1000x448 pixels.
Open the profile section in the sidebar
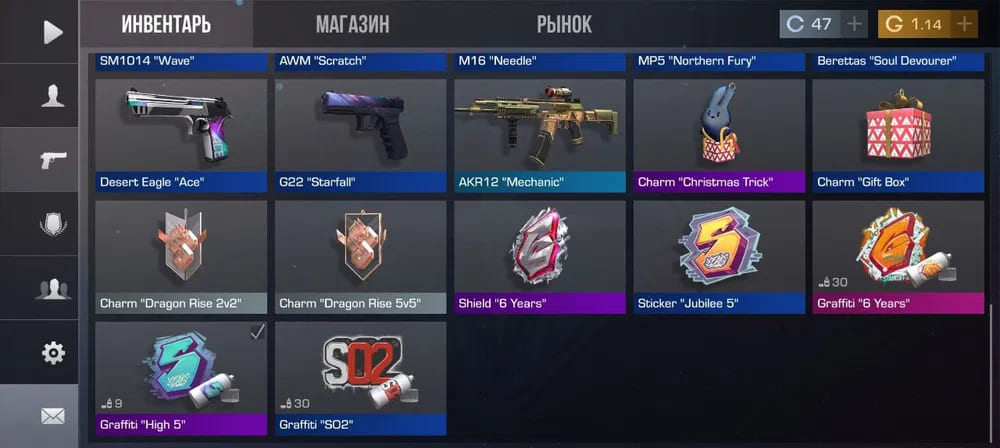pos(52,96)
